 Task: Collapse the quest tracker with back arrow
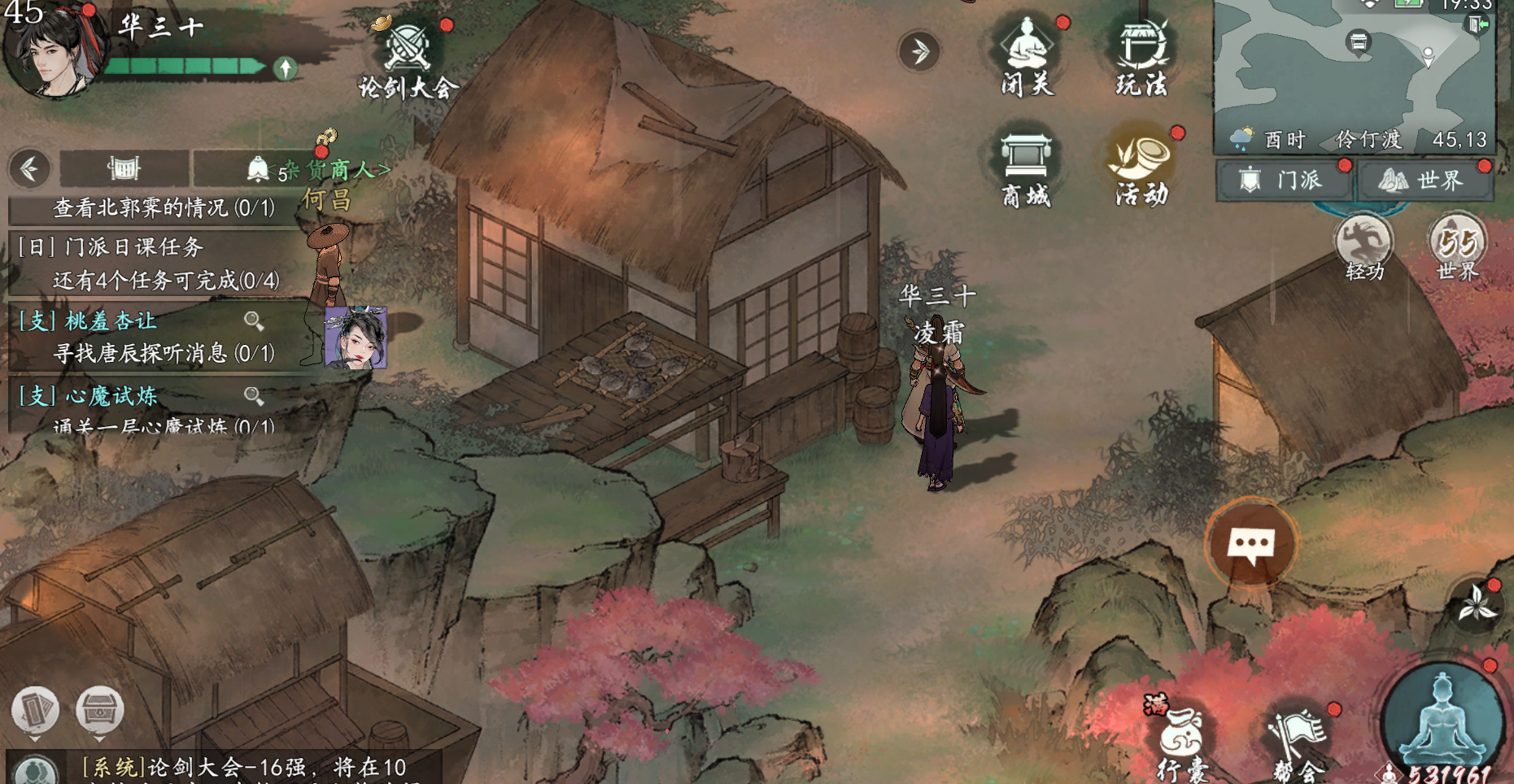(30, 169)
